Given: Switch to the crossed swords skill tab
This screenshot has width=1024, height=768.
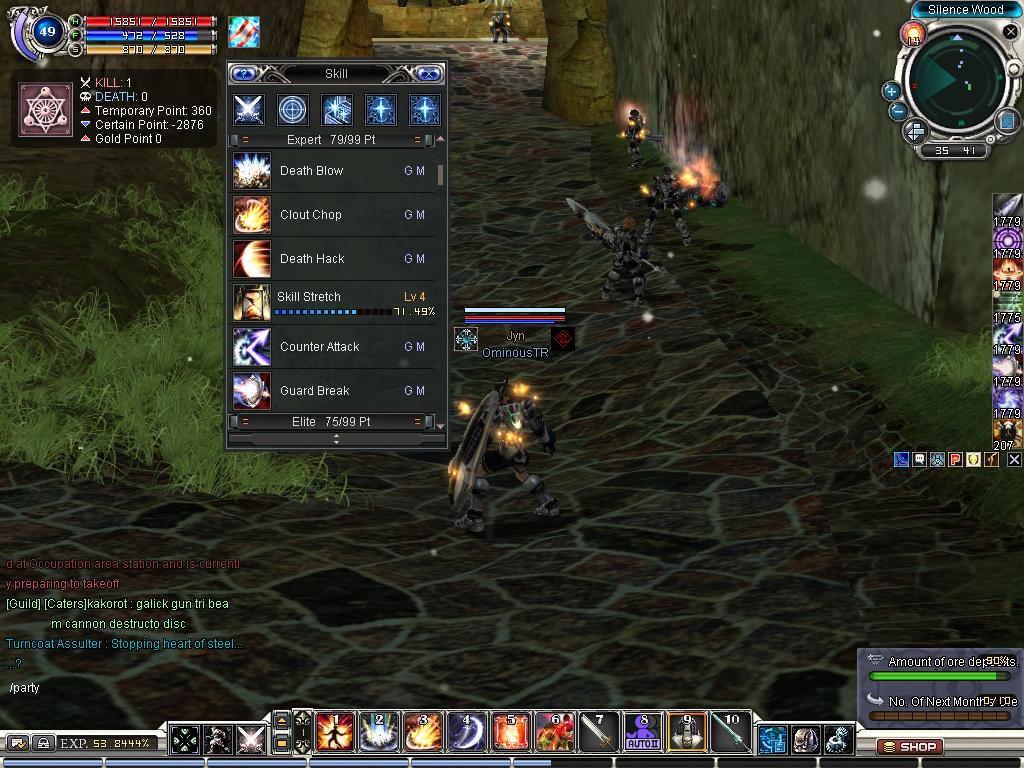Looking at the screenshot, I should coord(248,109).
